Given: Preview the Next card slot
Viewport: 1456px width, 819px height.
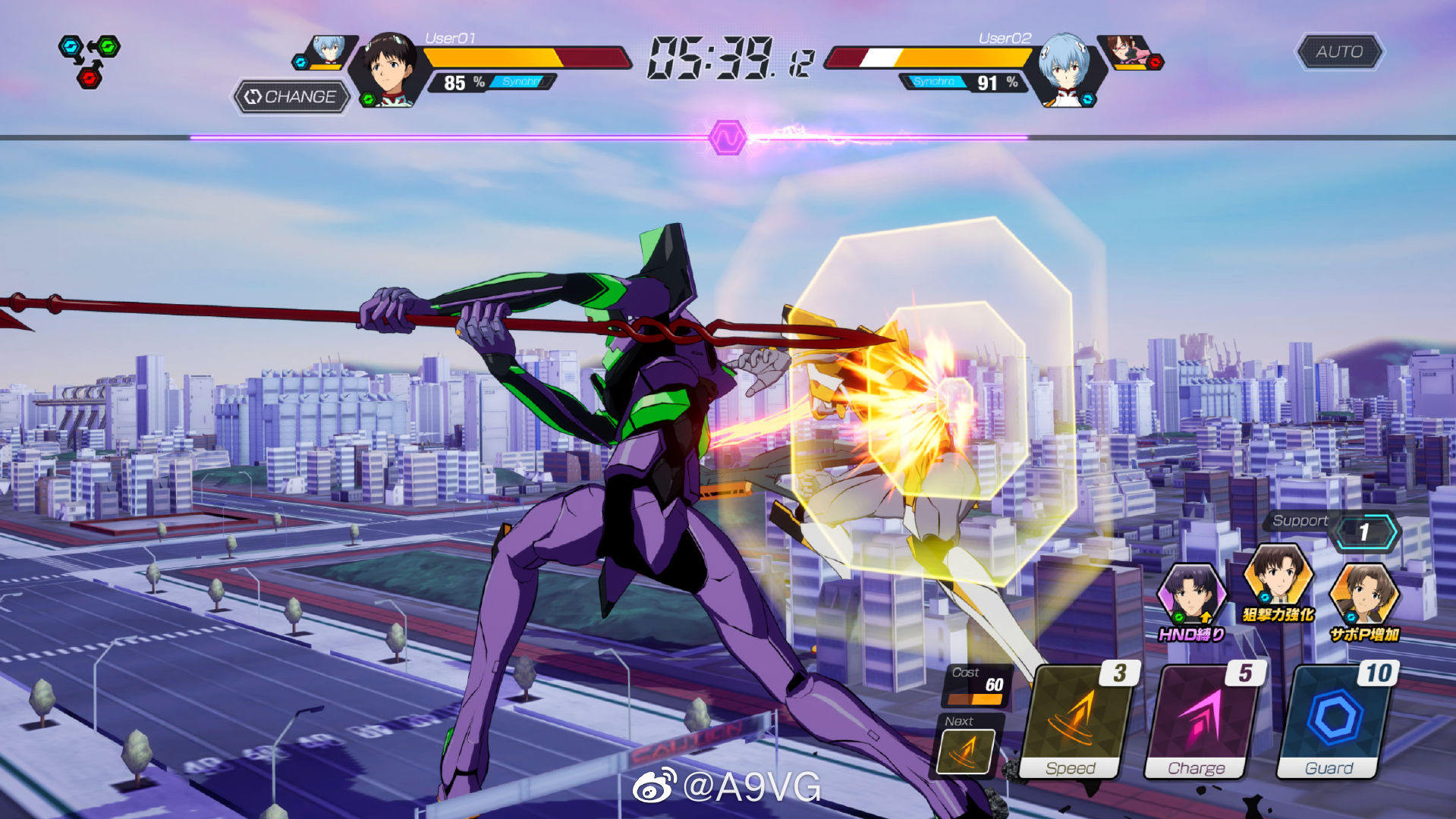Looking at the screenshot, I should [966, 750].
